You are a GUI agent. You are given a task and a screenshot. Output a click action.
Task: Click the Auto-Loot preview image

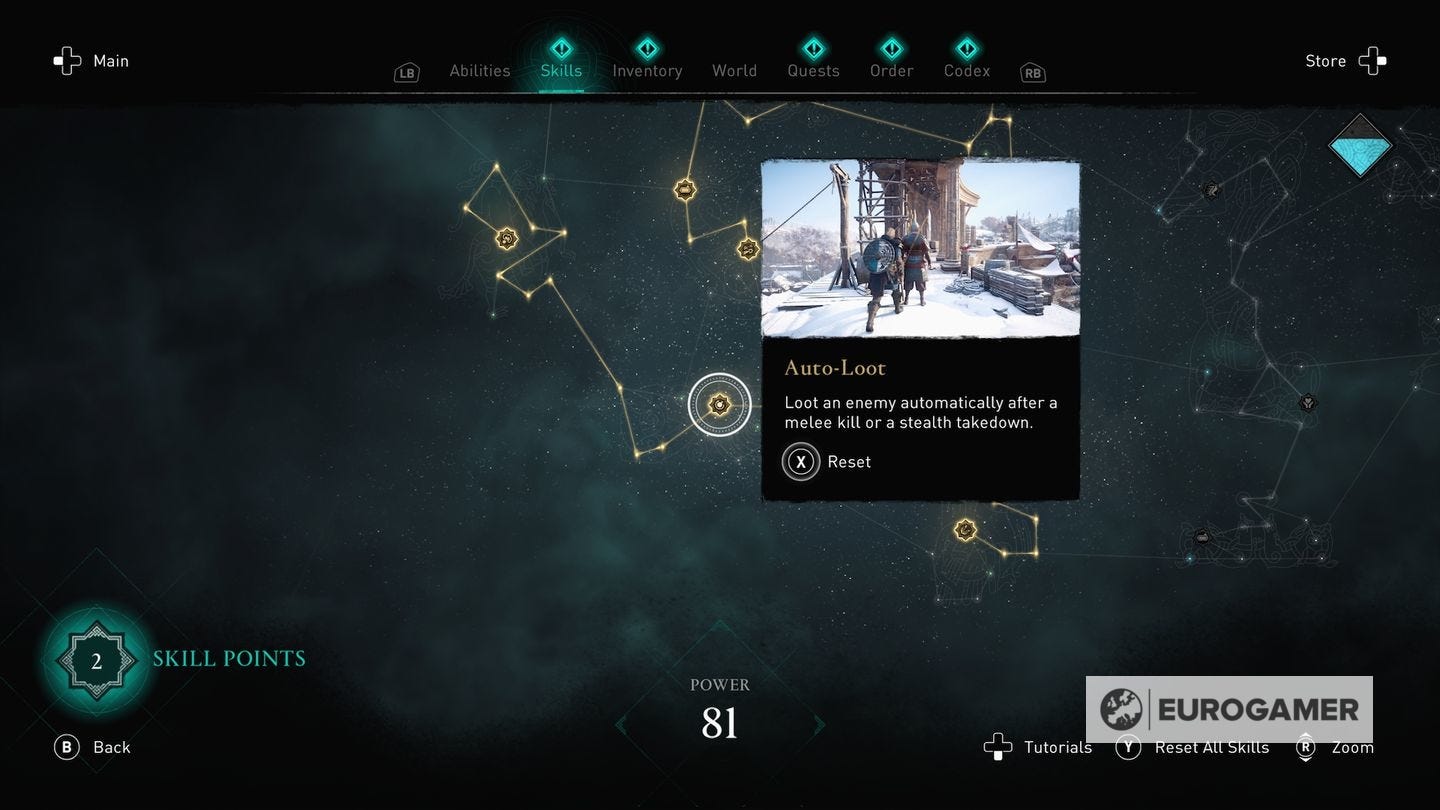coord(921,249)
